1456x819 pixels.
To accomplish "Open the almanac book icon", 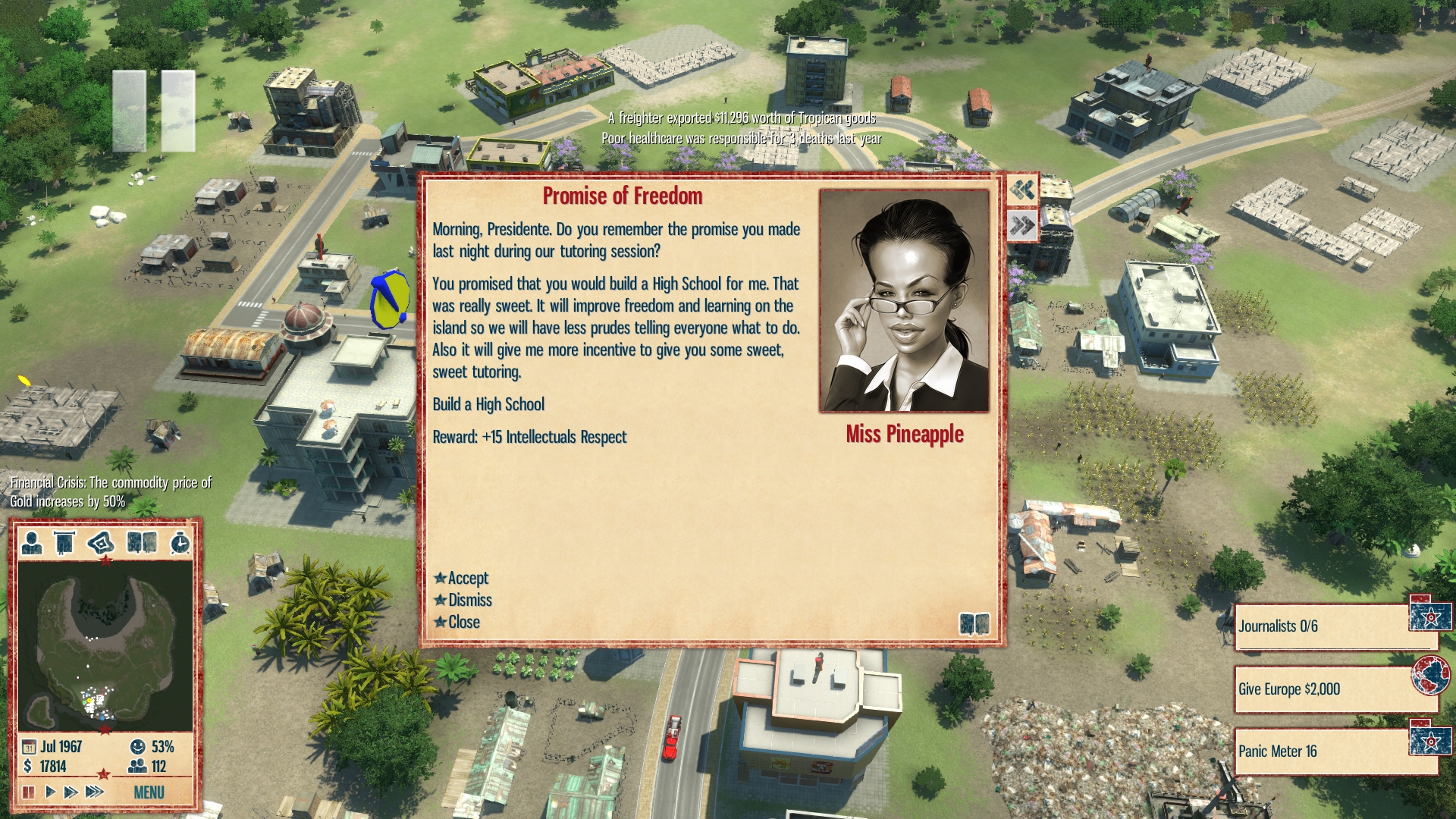I will pyautogui.click(x=142, y=543).
